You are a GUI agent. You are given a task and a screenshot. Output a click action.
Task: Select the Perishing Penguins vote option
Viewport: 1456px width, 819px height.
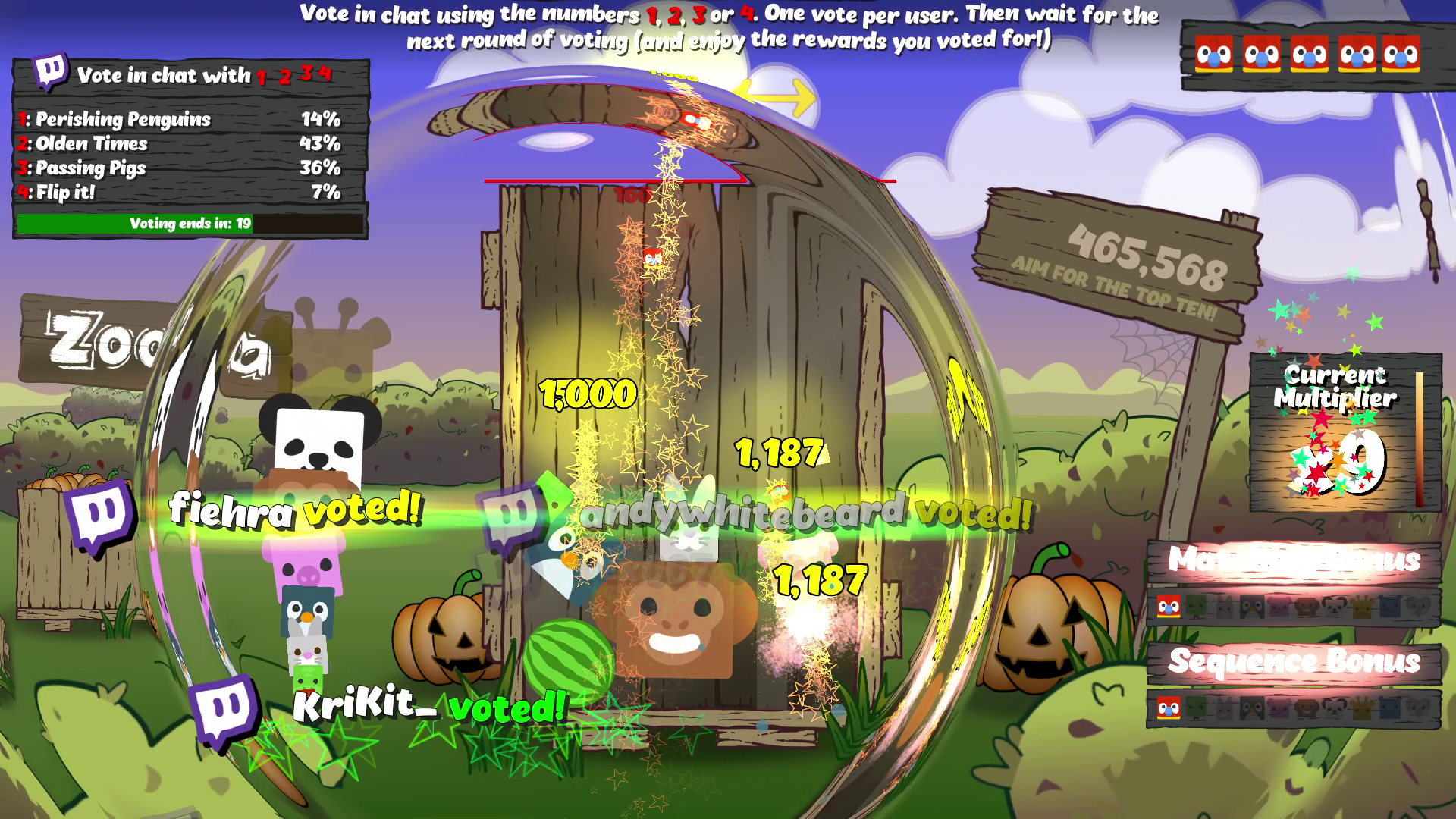click(123, 119)
